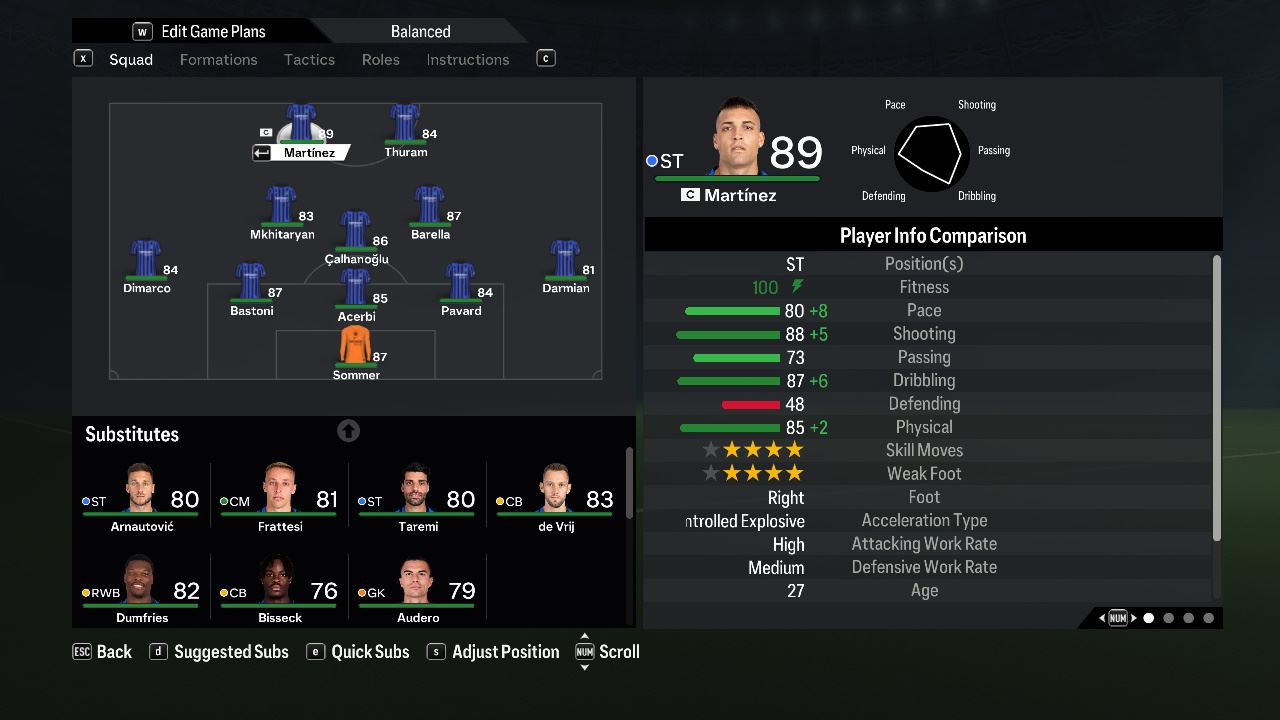Choose substitute Arnautović's card
Image resolution: width=1280 pixels, height=720 pixels.
tap(141, 497)
